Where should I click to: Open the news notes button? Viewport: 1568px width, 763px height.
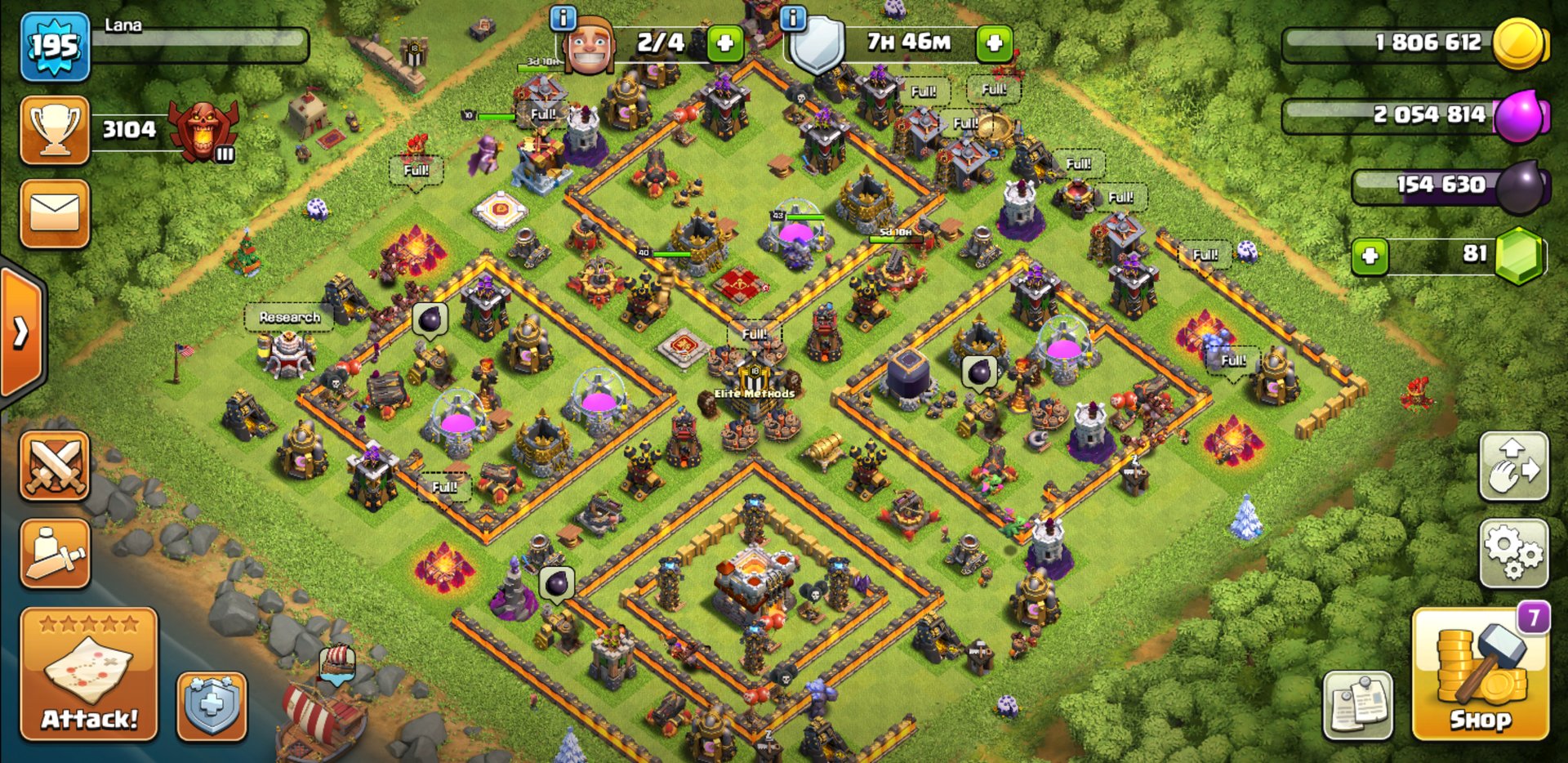(1357, 706)
